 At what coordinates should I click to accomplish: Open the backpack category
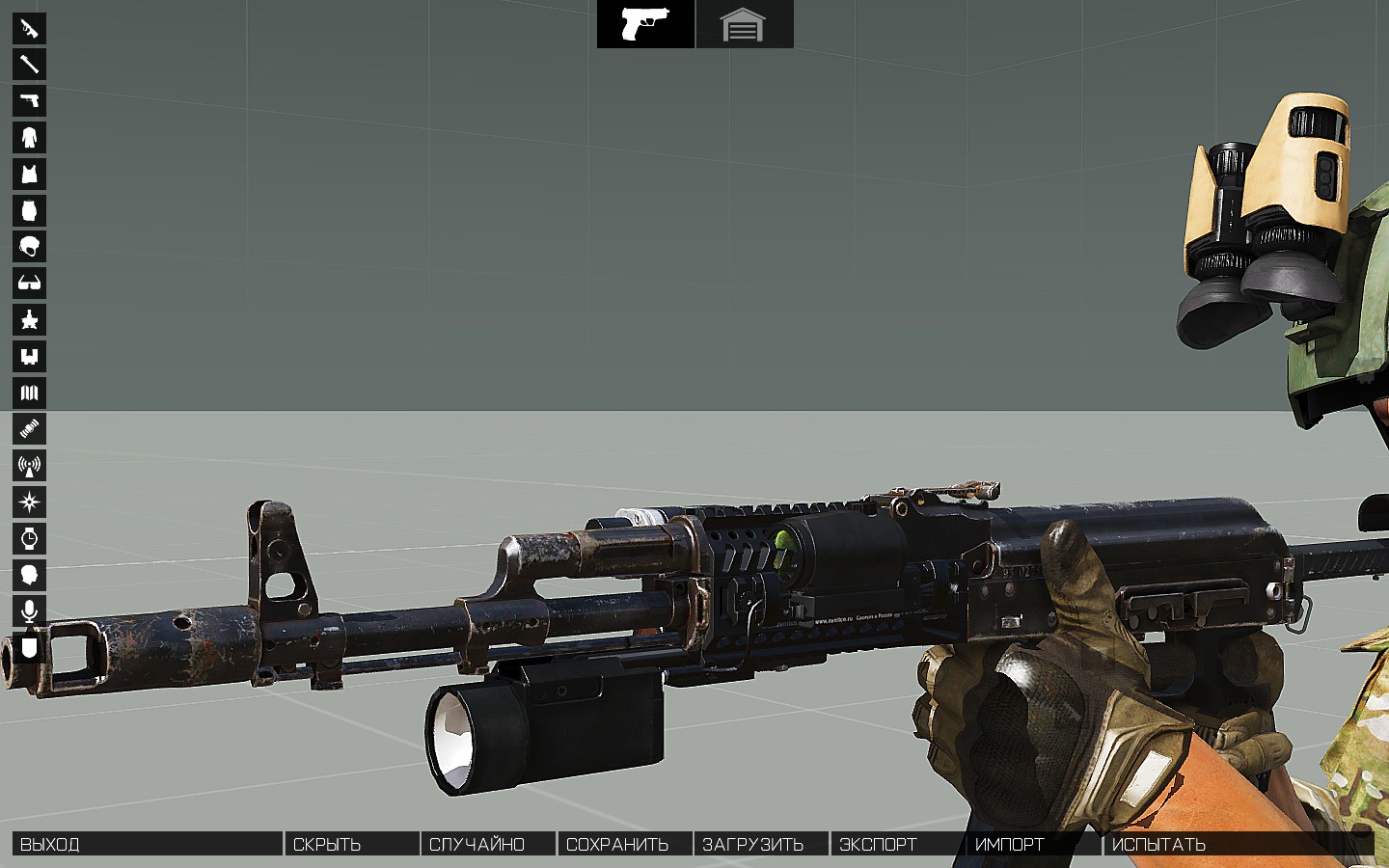click(x=29, y=210)
